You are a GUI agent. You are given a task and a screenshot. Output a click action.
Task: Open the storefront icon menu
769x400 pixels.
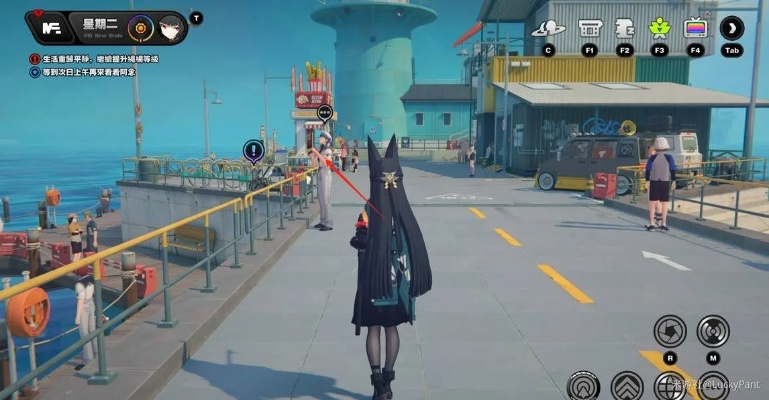pyautogui.click(x=590, y=28)
